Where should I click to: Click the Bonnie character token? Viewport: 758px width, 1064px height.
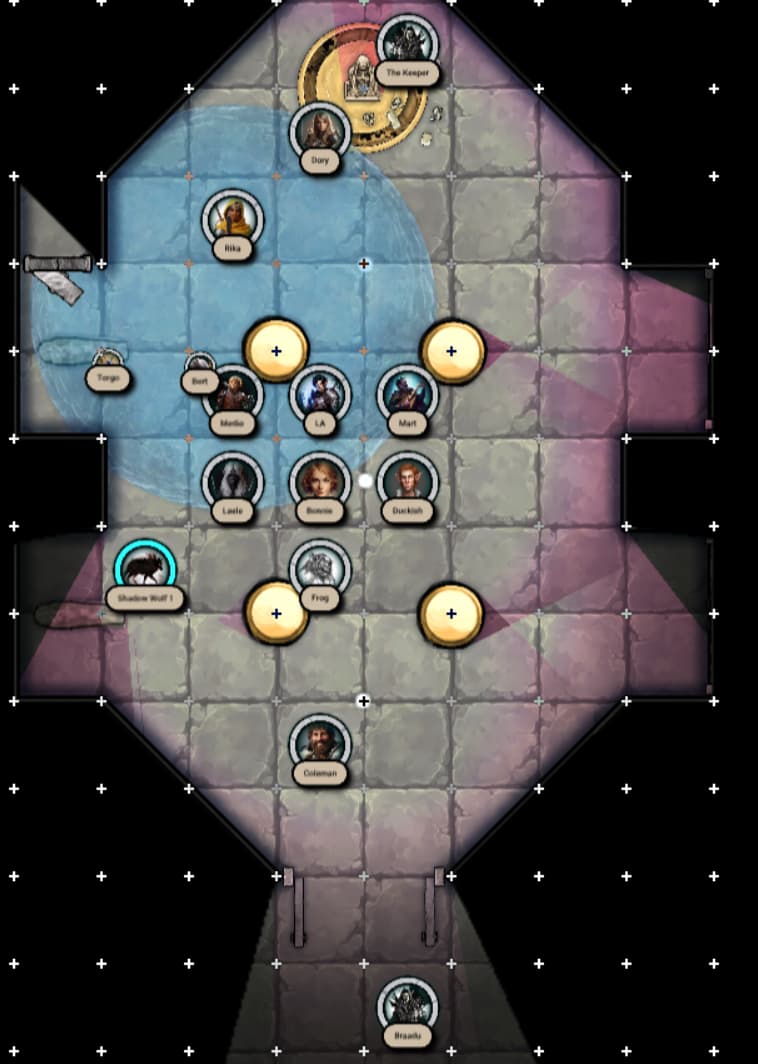point(320,481)
